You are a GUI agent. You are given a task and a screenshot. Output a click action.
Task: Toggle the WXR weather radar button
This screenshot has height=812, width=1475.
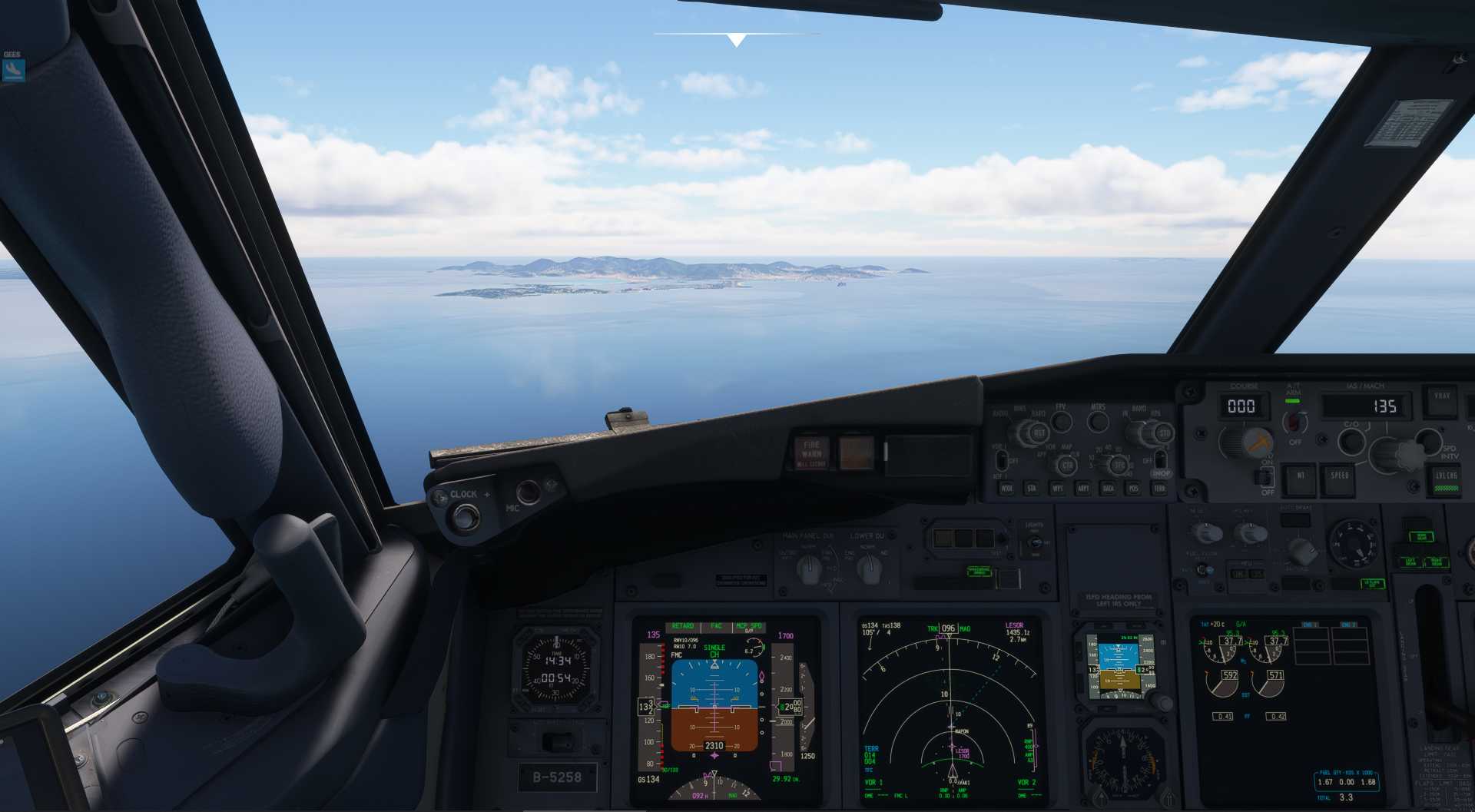pos(1006,488)
